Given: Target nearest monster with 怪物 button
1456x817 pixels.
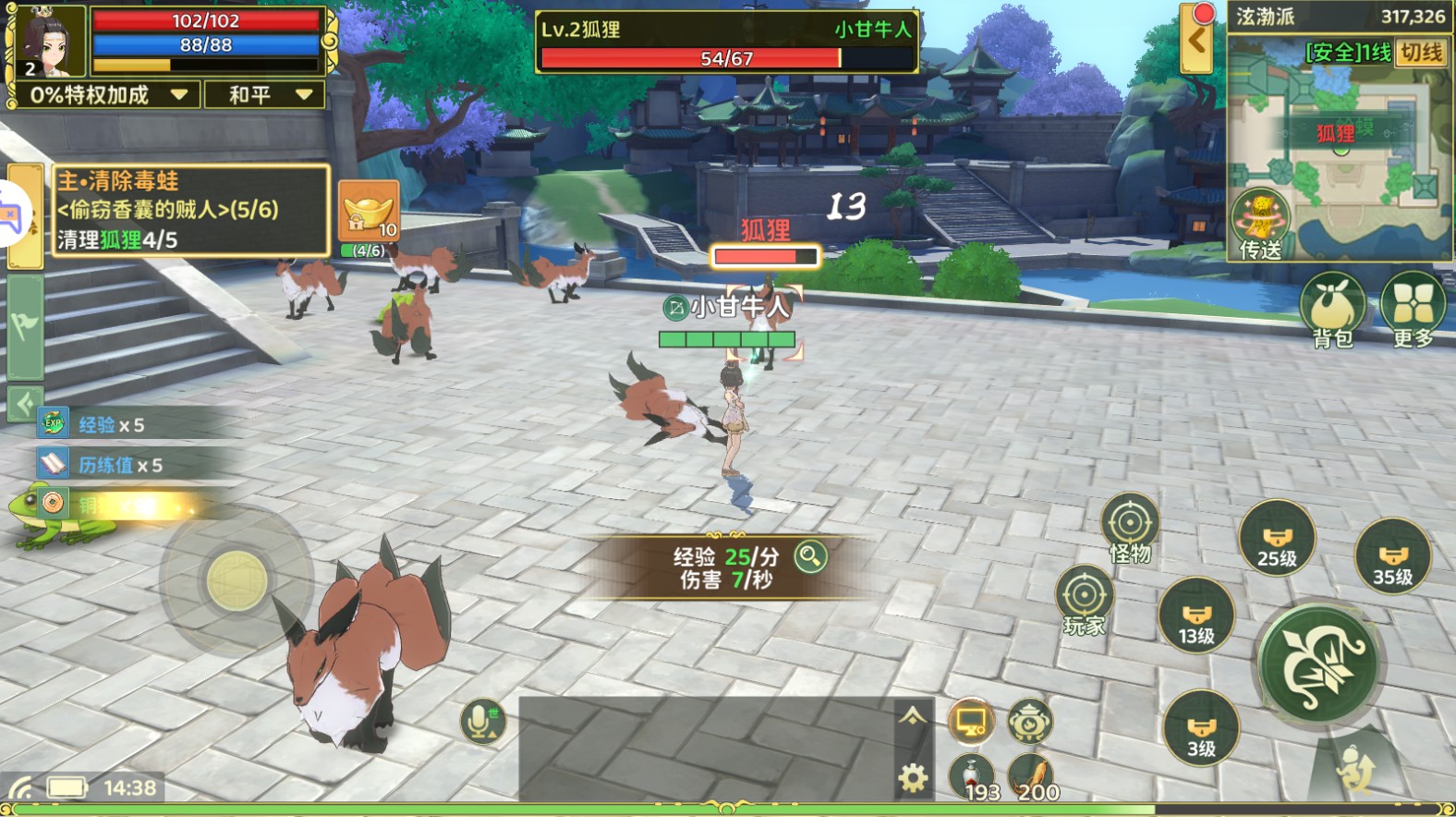Looking at the screenshot, I should (x=1129, y=526).
